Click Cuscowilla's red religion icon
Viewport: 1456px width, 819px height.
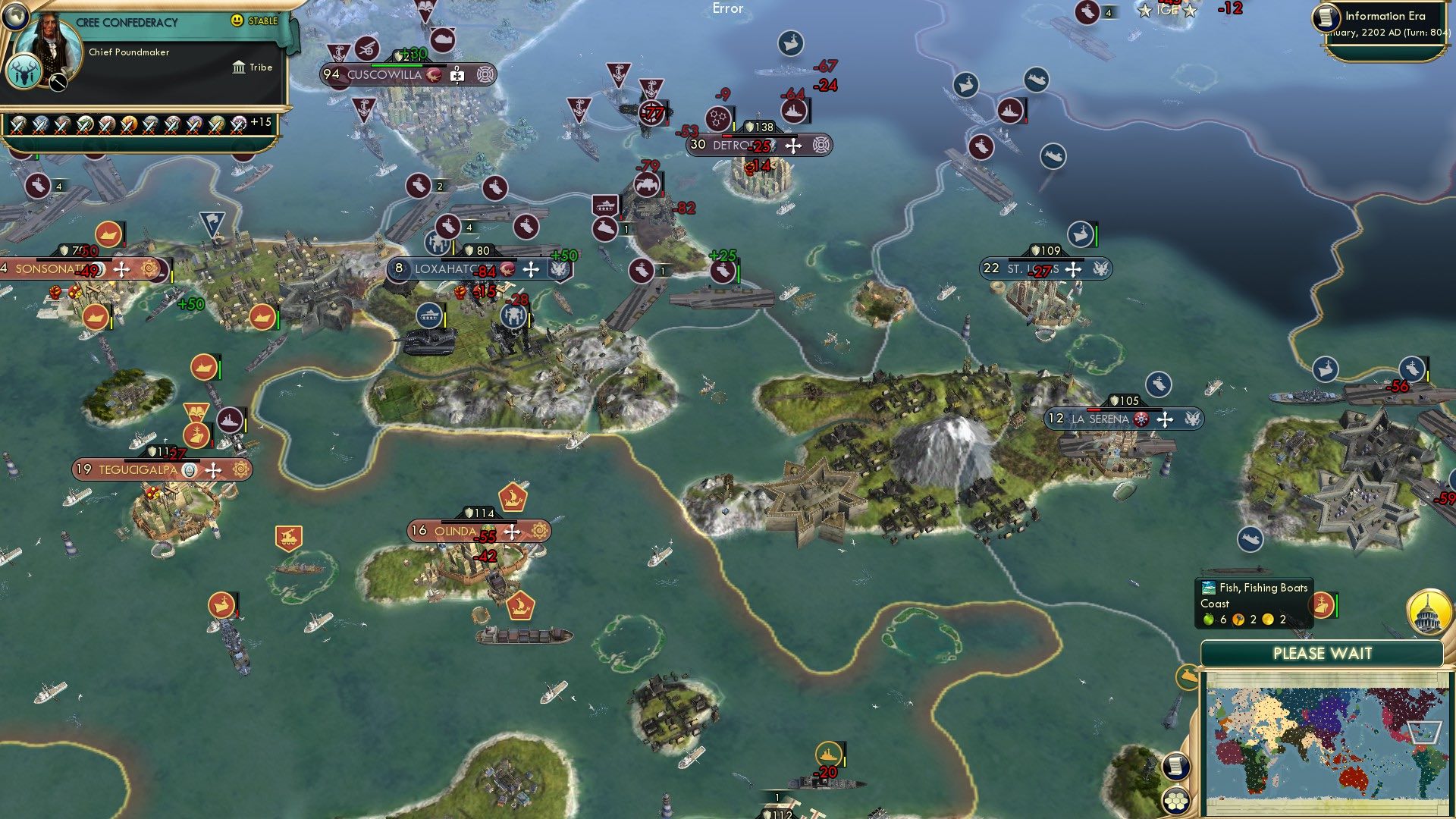pos(433,77)
